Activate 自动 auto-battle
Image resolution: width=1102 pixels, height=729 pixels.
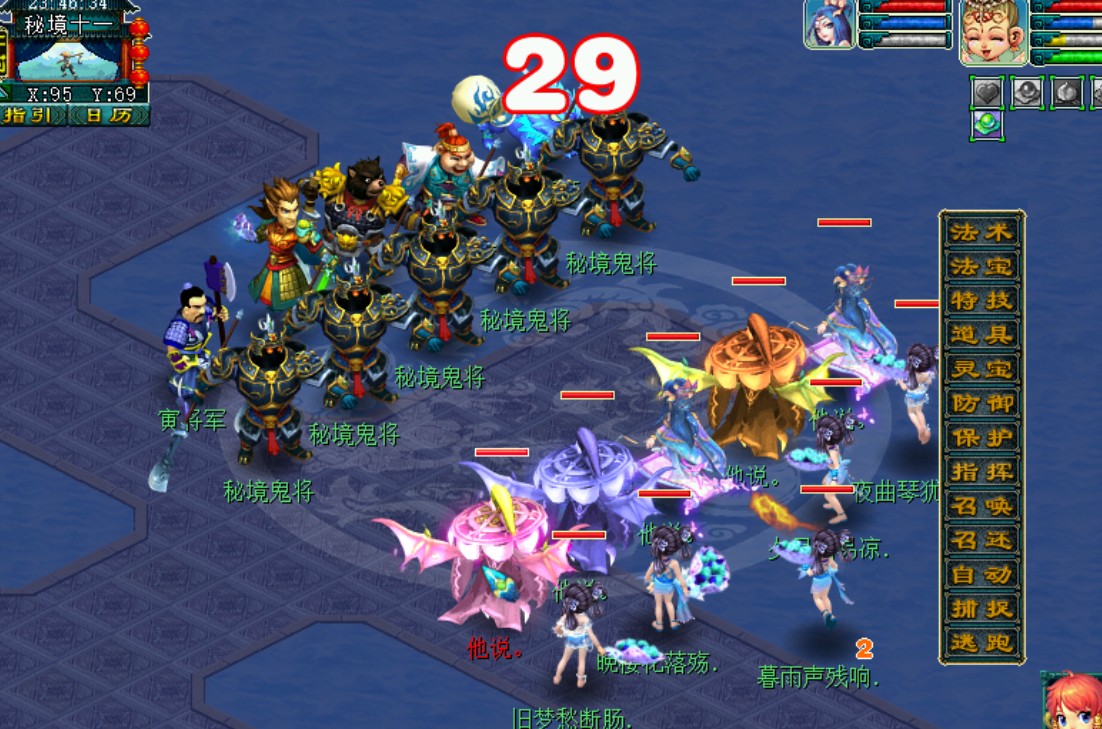[x=981, y=574]
